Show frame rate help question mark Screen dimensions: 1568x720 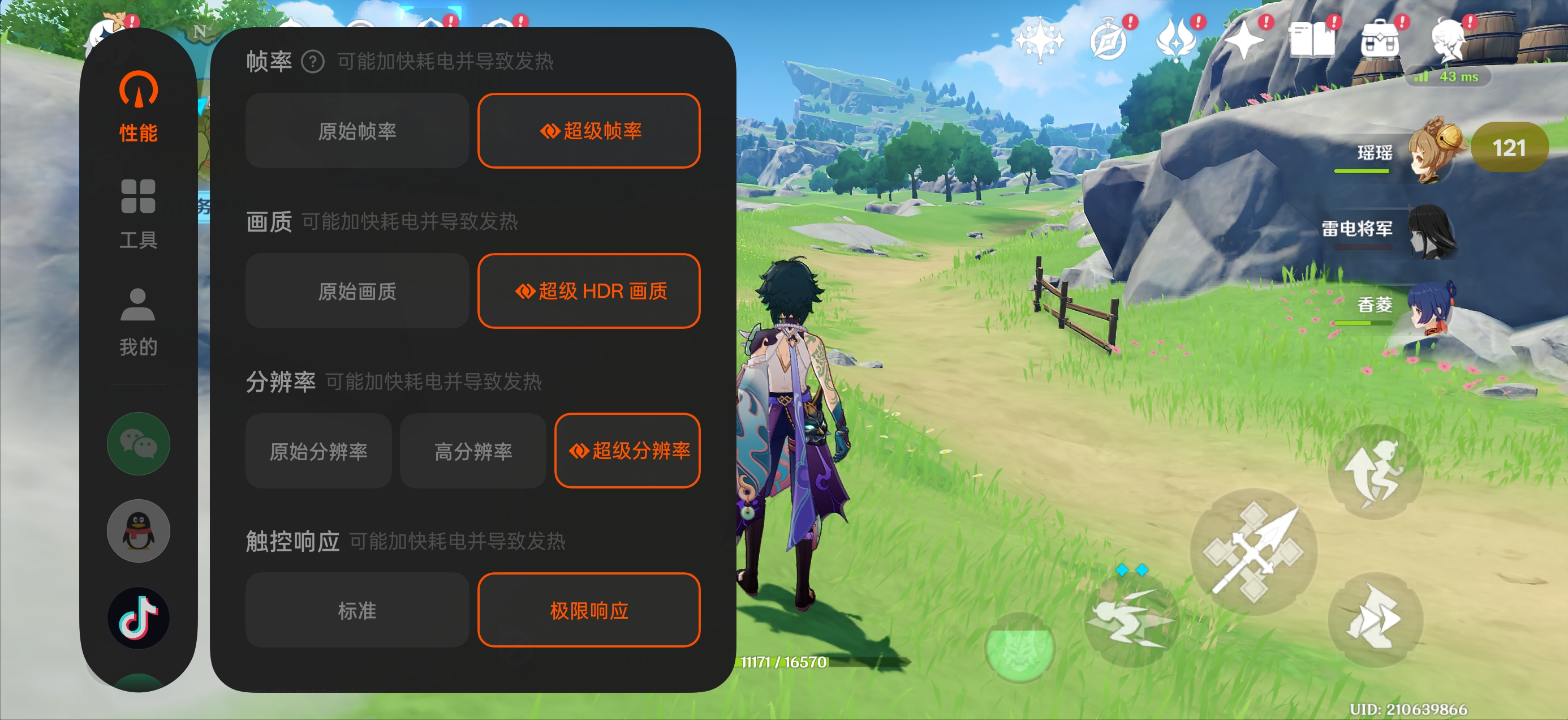pyautogui.click(x=313, y=62)
